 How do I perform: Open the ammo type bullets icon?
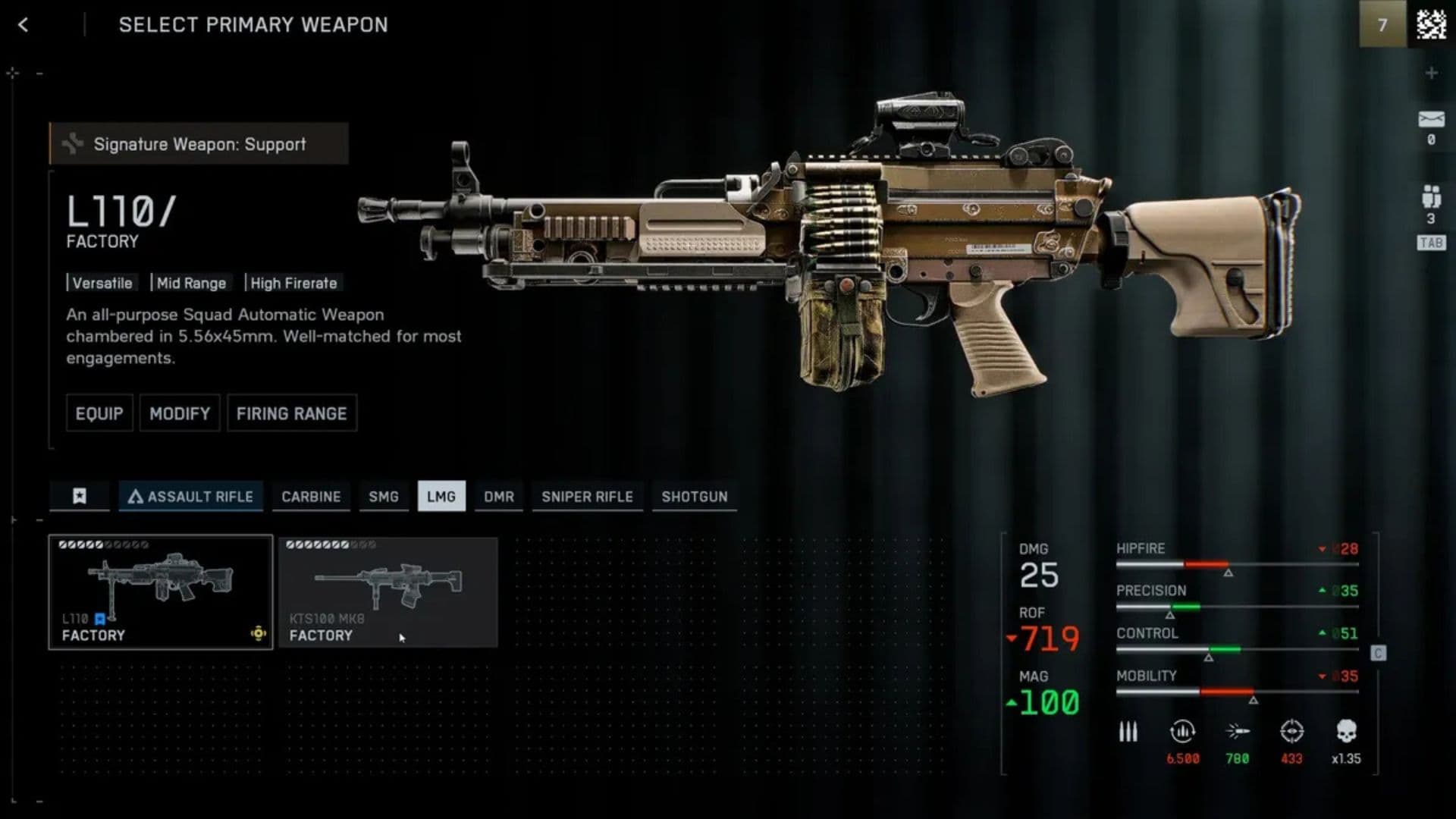pyautogui.click(x=1128, y=733)
